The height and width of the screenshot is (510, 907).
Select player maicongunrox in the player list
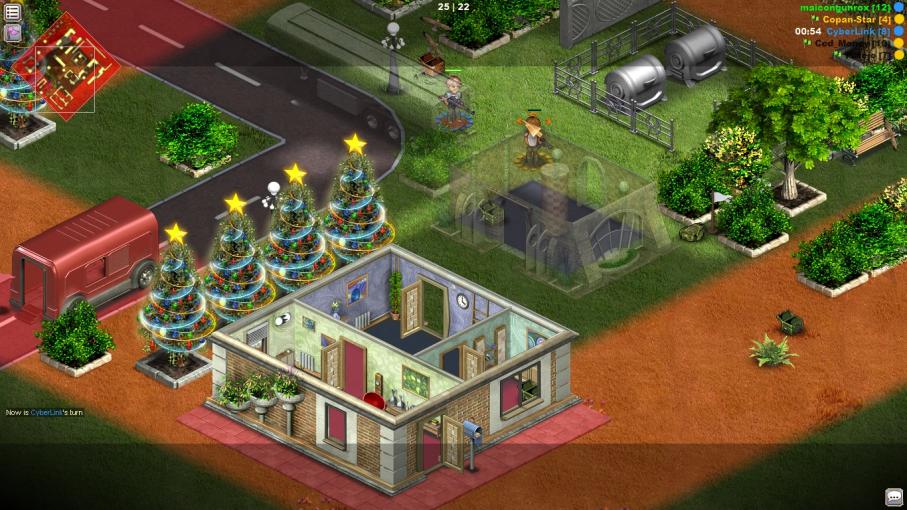(844, 7)
